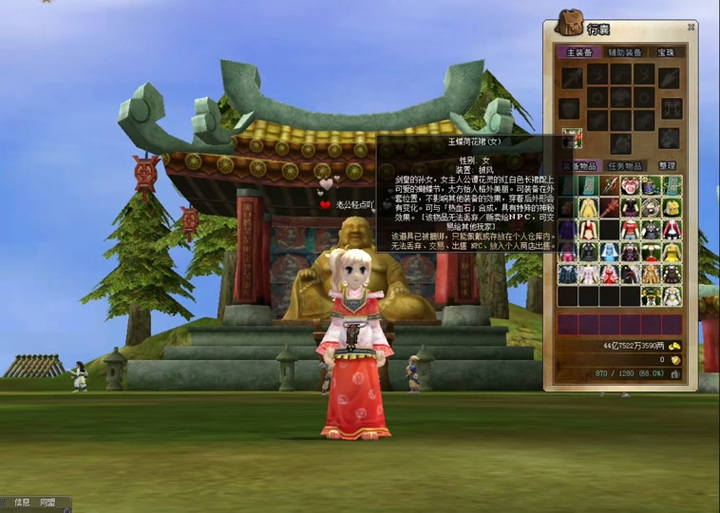Viewport: 720px width, 513px height.
Task: Show the 宝珠 tab
Action: (x=666, y=52)
